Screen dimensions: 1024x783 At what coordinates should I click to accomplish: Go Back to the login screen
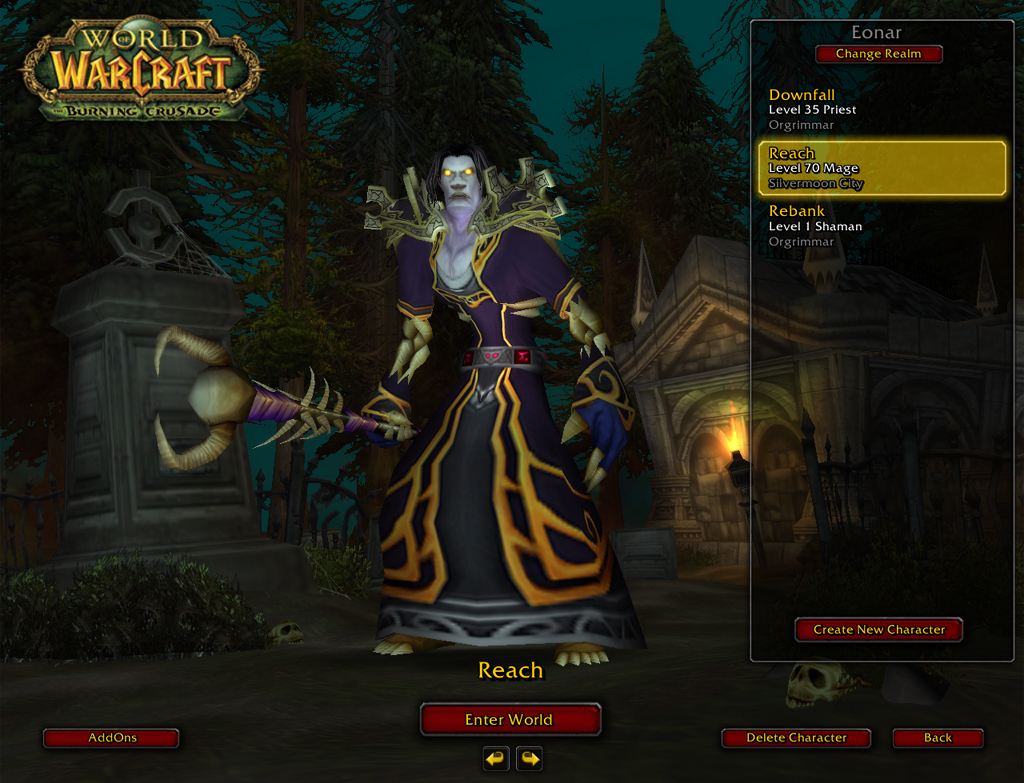point(938,738)
